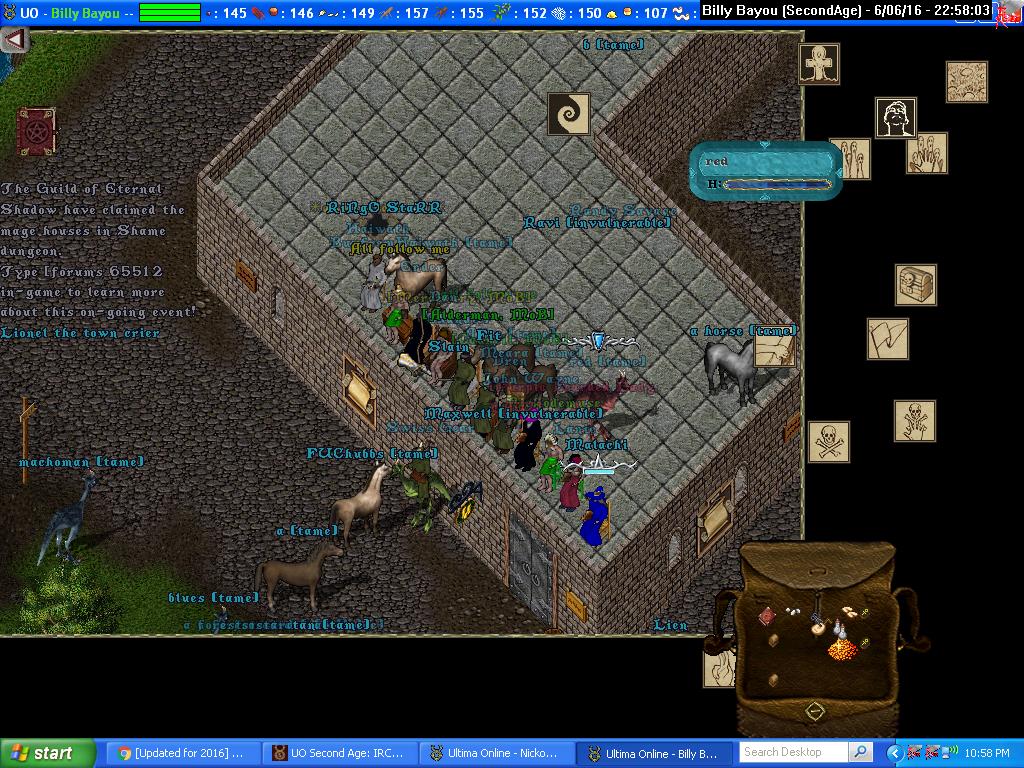The width and height of the screenshot is (1024, 768).
Task: Select the red spellbook inside the backpack
Action: 768,616
